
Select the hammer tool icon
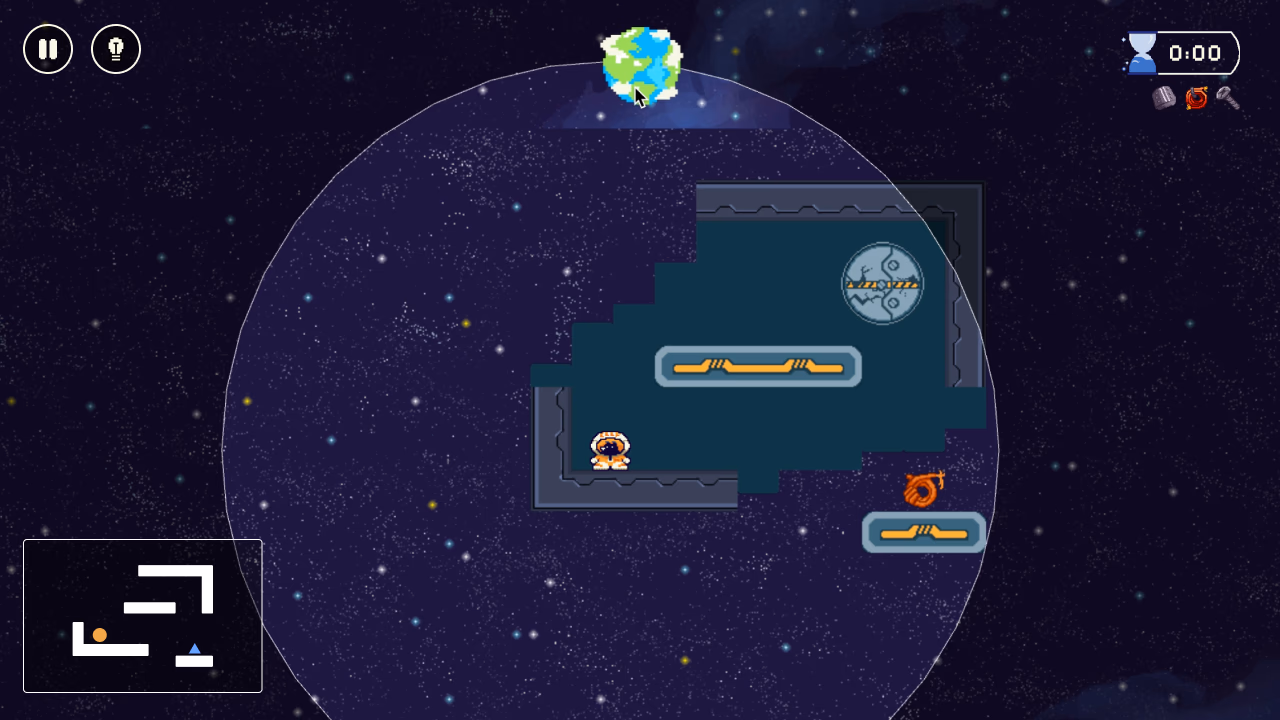tap(1163, 98)
